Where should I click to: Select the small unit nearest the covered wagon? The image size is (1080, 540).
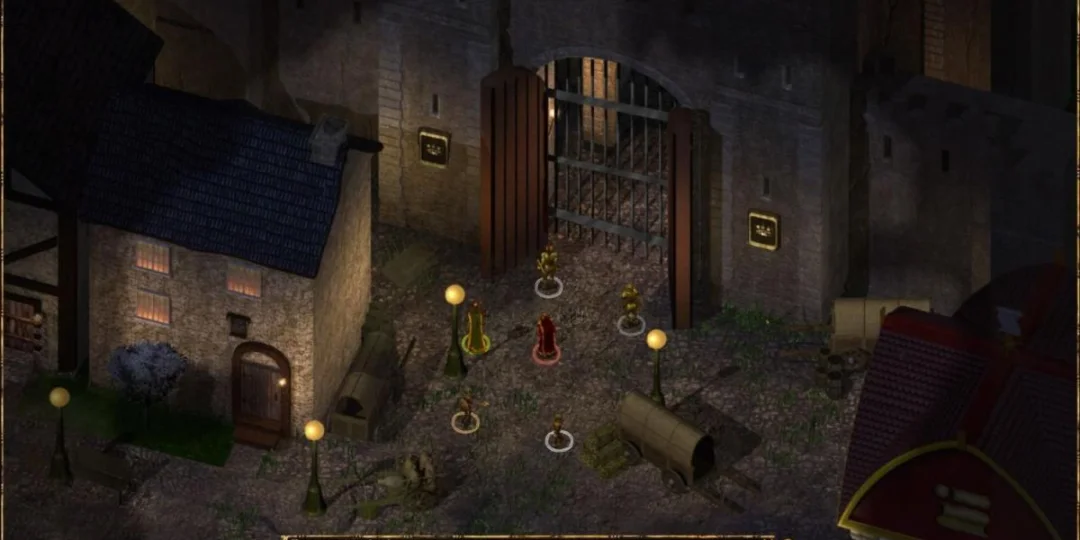[x=559, y=432]
